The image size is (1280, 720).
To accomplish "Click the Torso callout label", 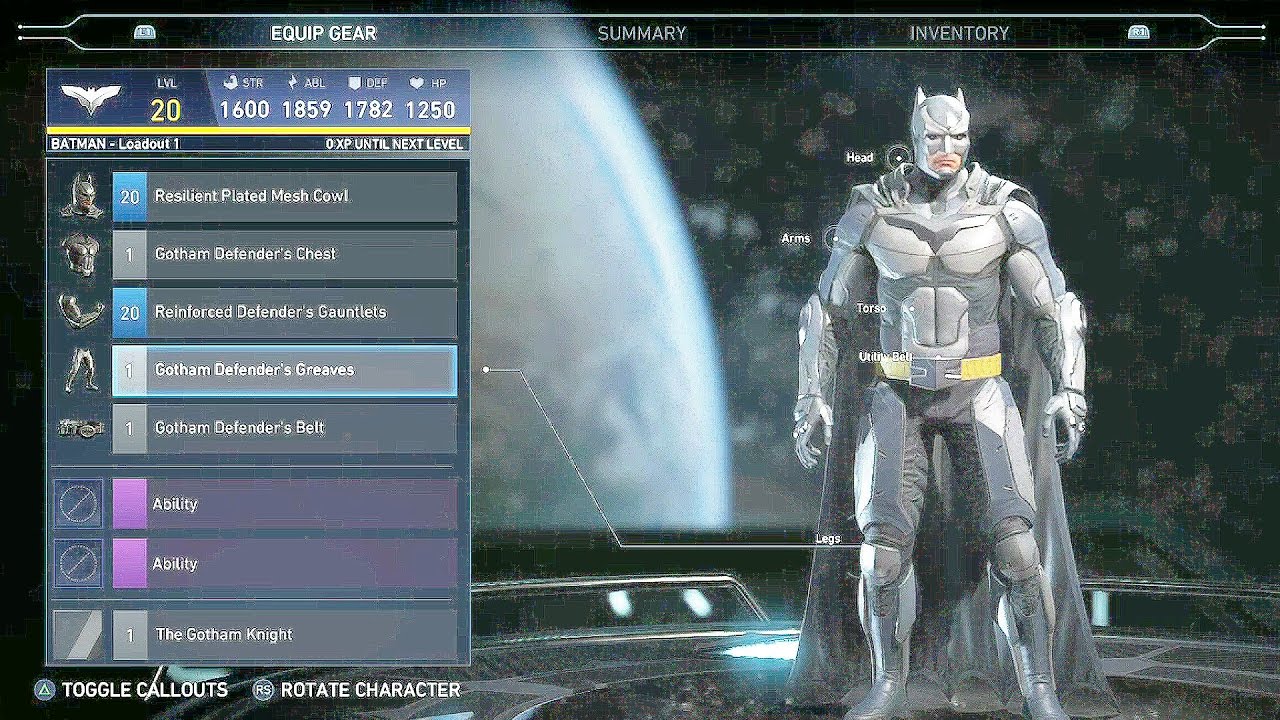I will point(870,308).
